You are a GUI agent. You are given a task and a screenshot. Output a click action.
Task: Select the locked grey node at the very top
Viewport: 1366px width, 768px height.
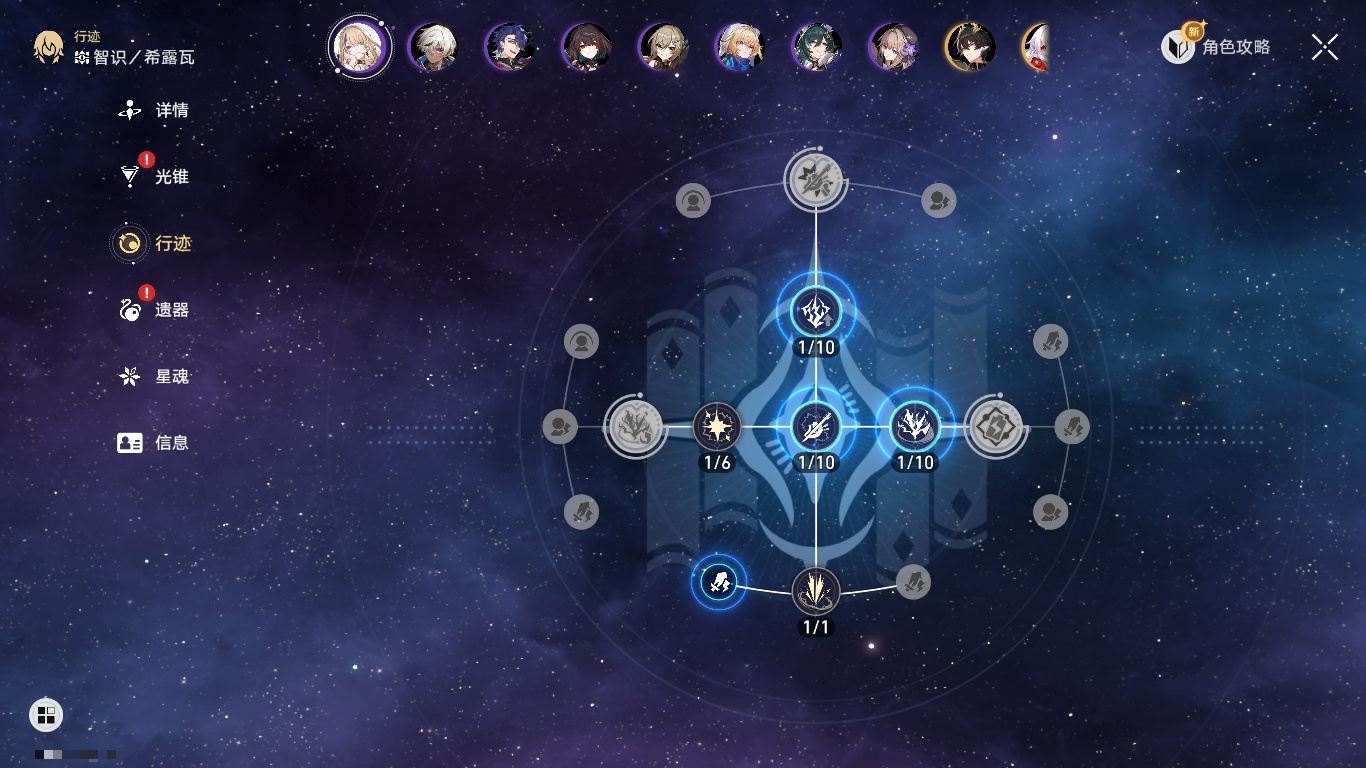coord(816,181)
